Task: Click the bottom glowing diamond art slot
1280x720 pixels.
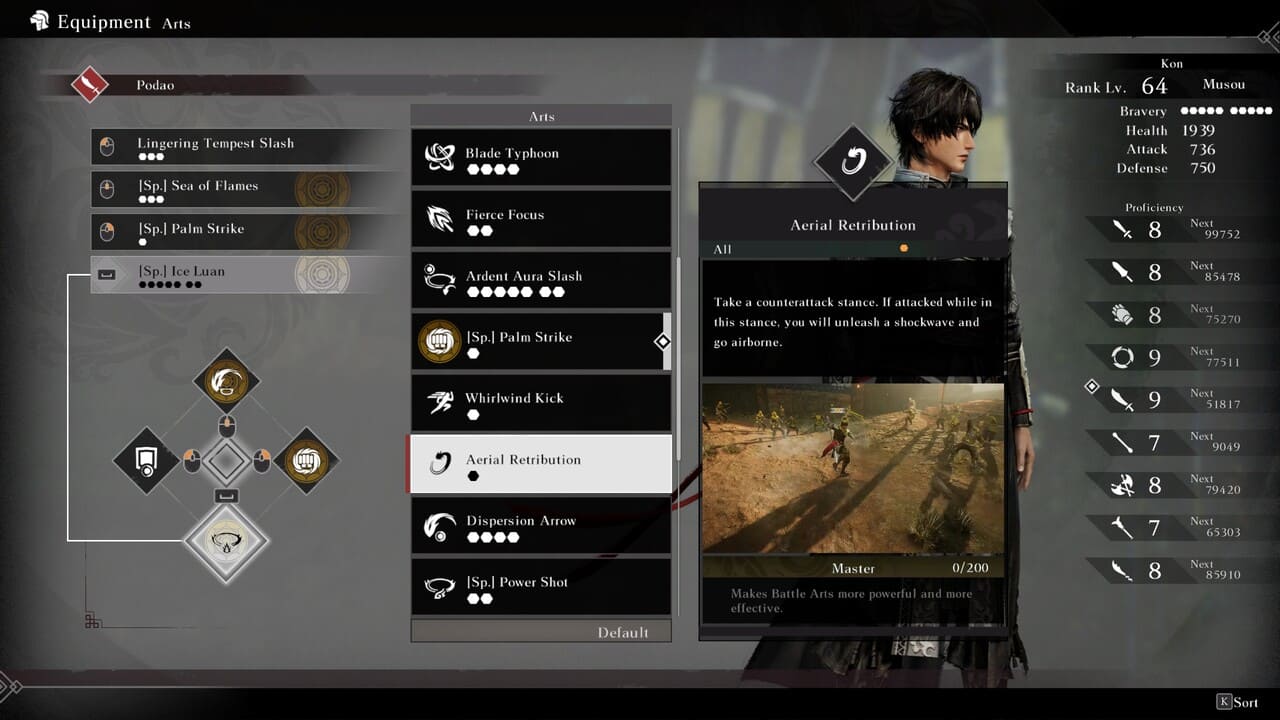Action: (227, 541)
